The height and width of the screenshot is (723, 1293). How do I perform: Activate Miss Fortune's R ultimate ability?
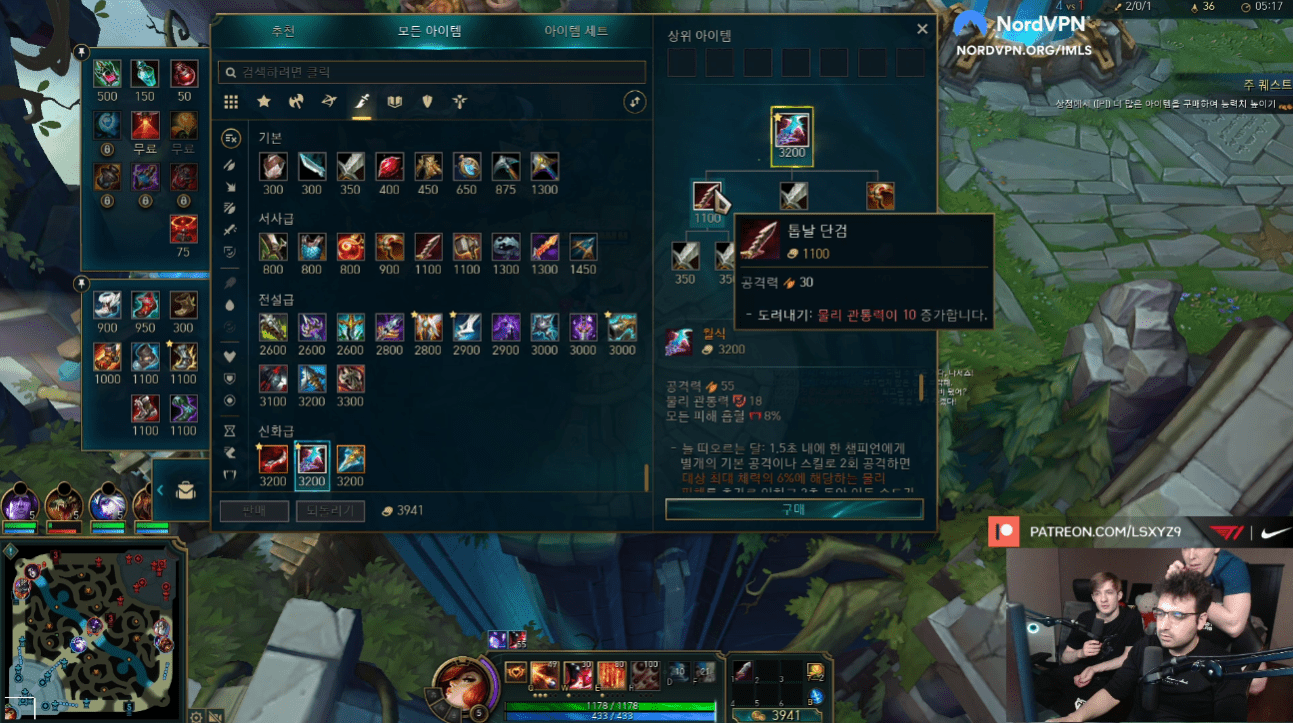click(646, 673)
